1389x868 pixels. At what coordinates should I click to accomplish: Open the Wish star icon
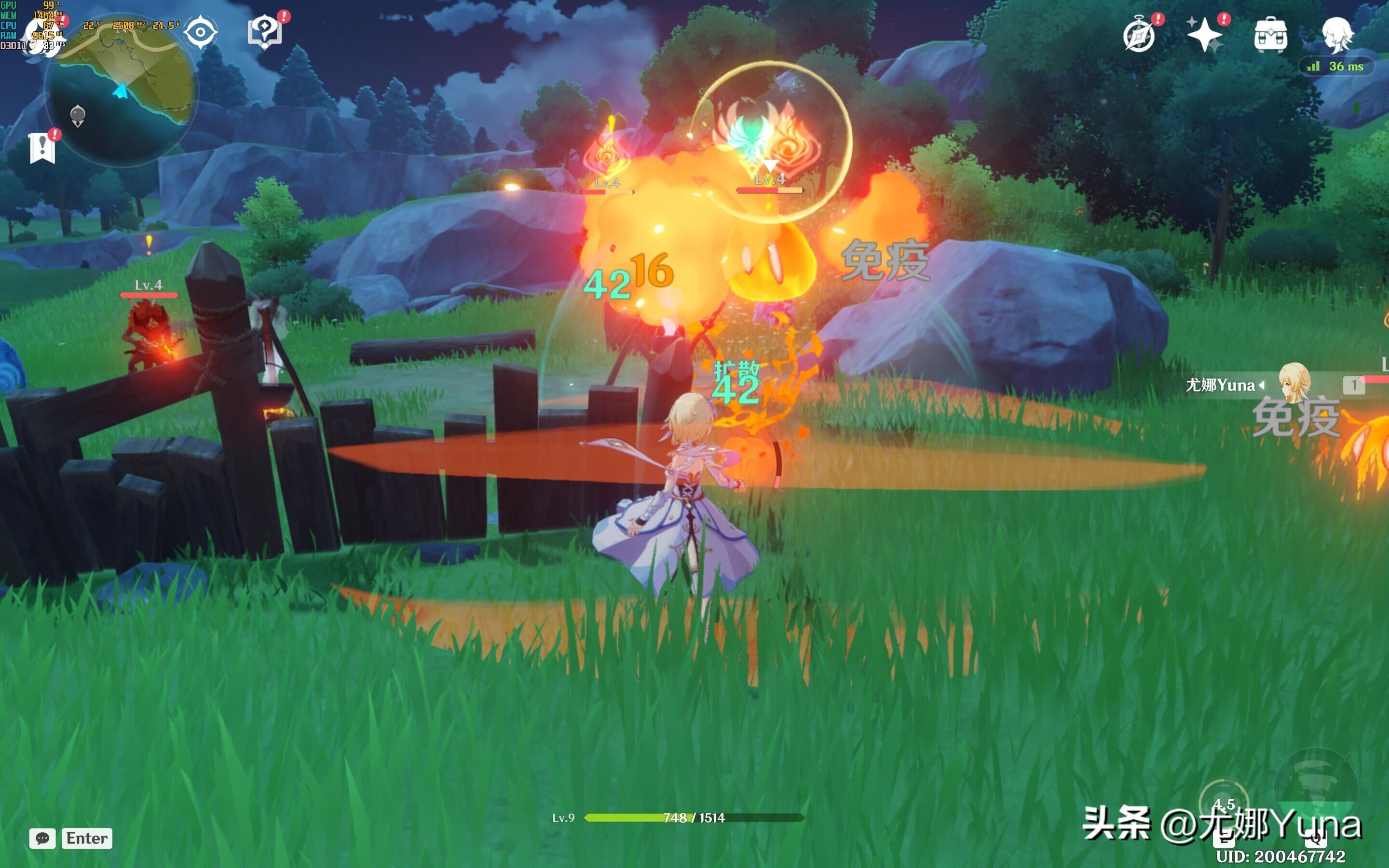1204,36
